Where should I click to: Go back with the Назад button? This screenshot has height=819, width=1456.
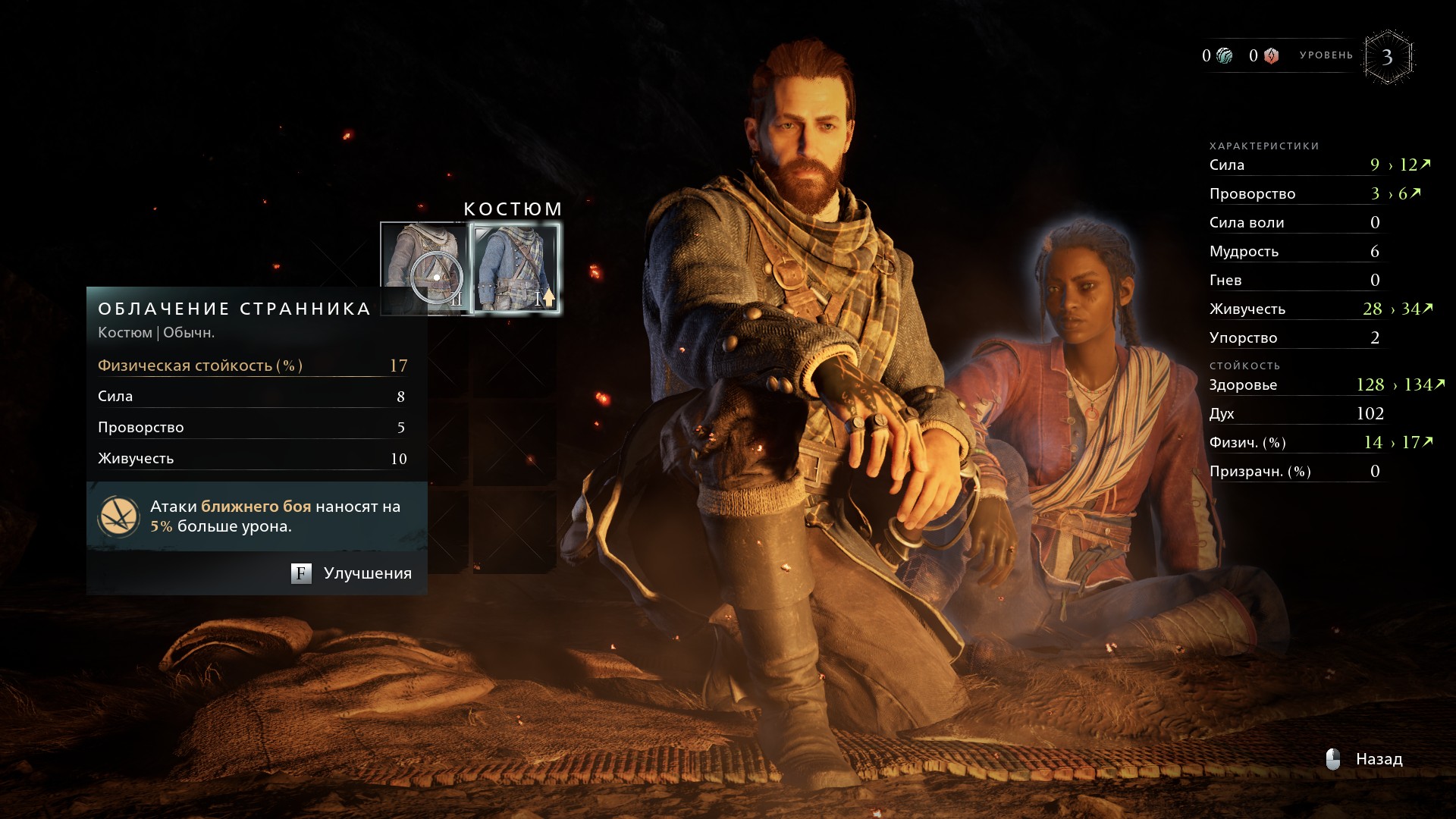(1365, 759)
